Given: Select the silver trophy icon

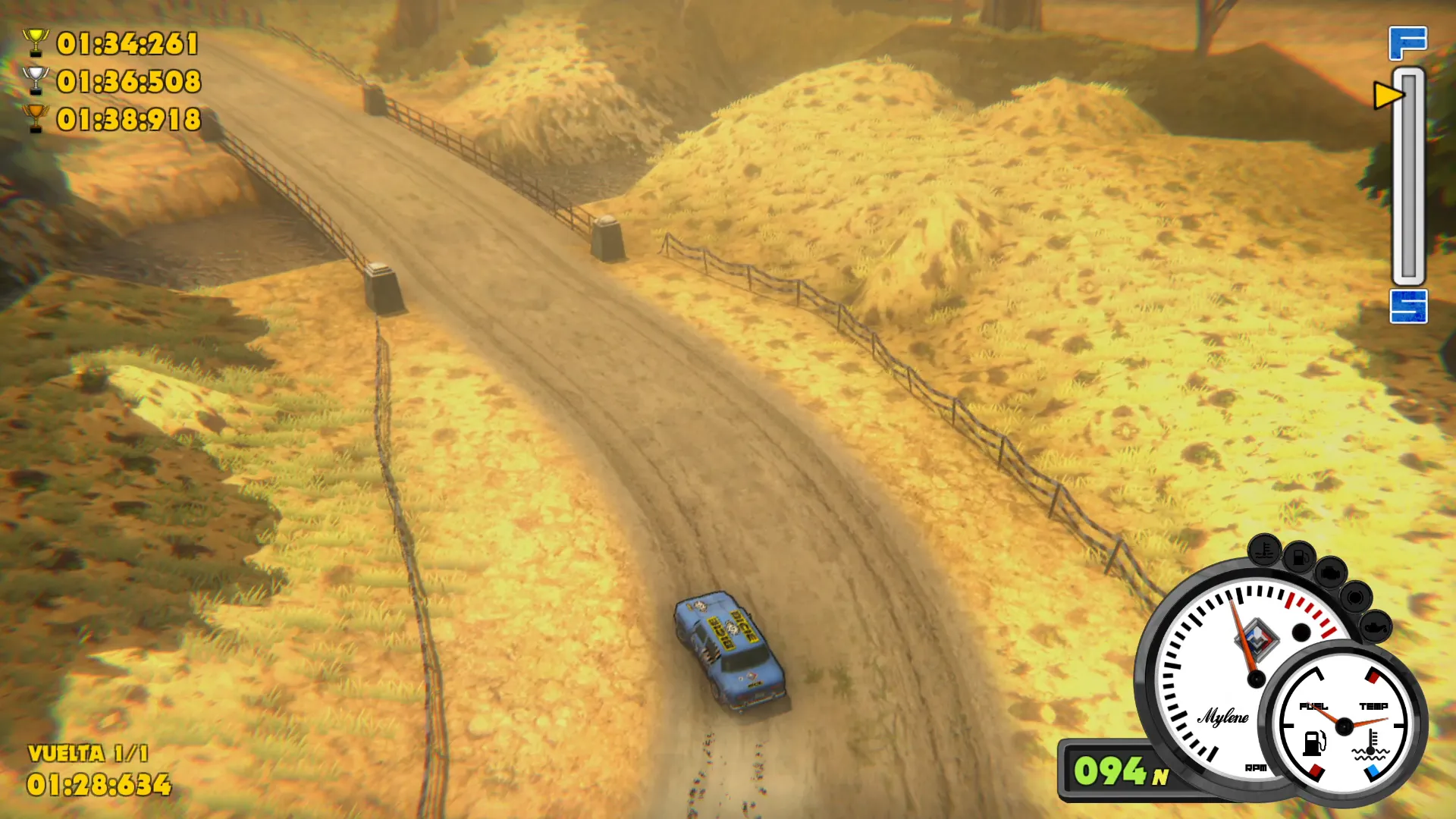Looking at the screenshot, I should [36, 80].
